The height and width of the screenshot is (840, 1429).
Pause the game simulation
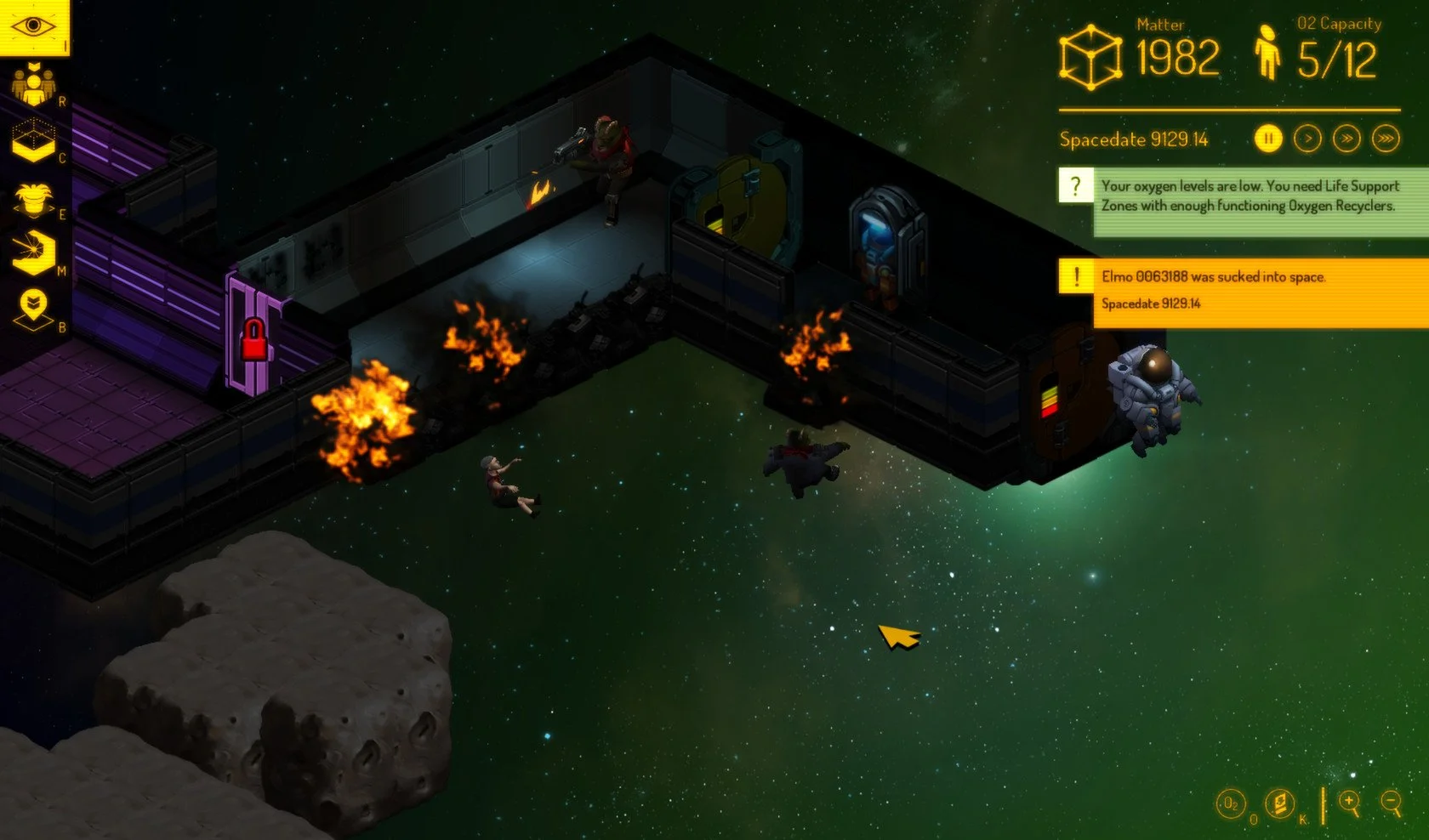[x=1267, y=138]
